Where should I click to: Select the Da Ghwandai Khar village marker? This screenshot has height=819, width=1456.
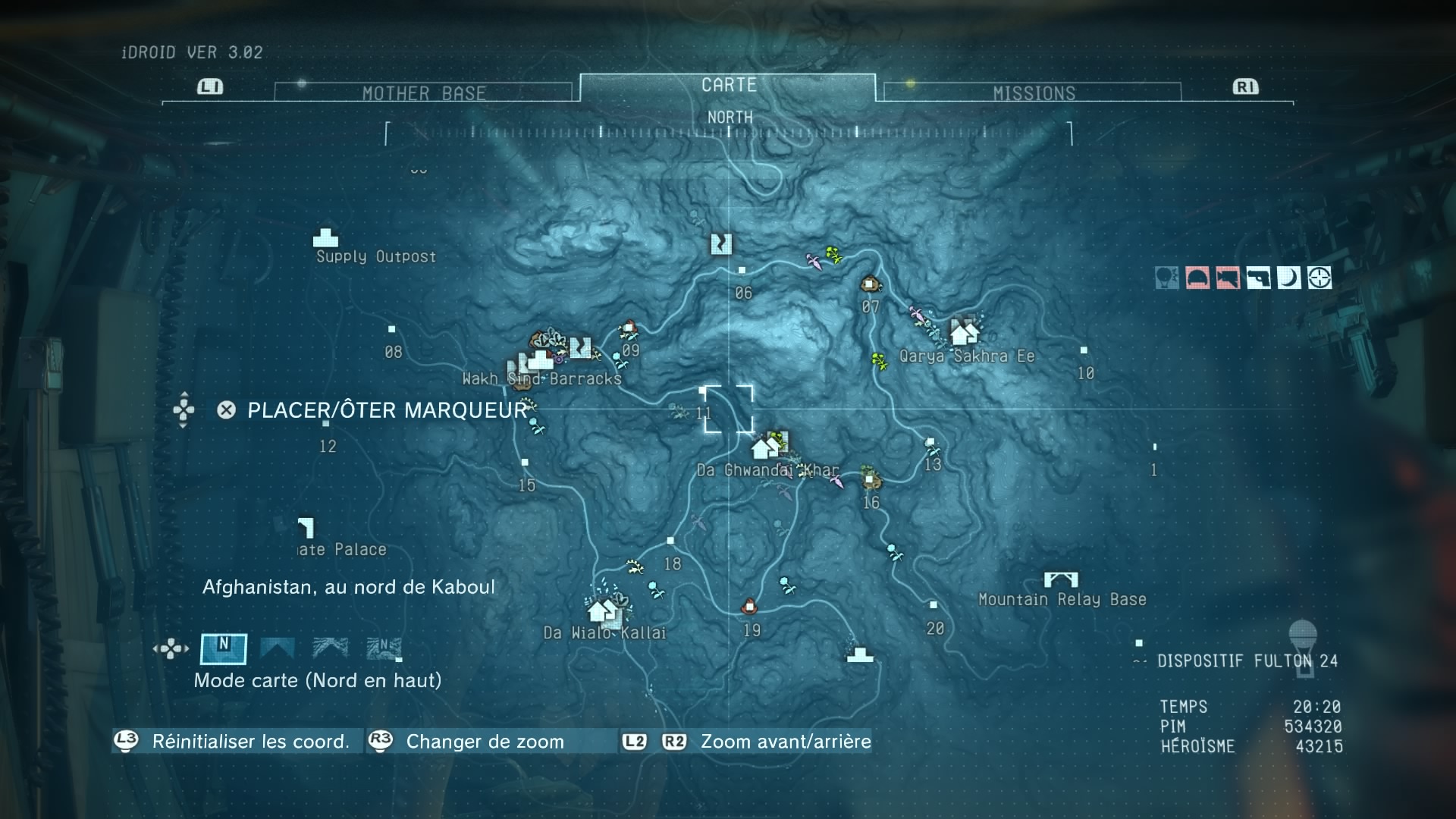click(x=764, y=449)
